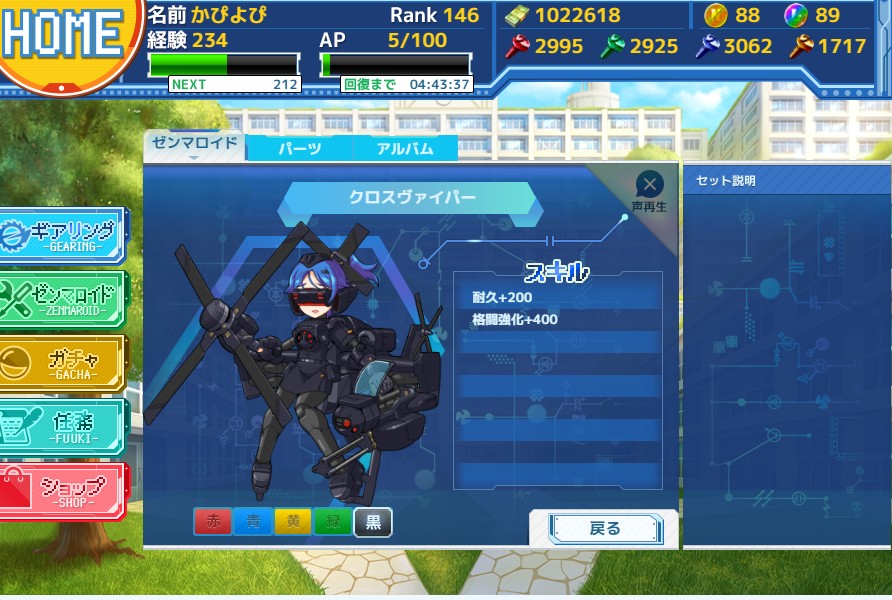Open the Shop menu

[62, 491]
